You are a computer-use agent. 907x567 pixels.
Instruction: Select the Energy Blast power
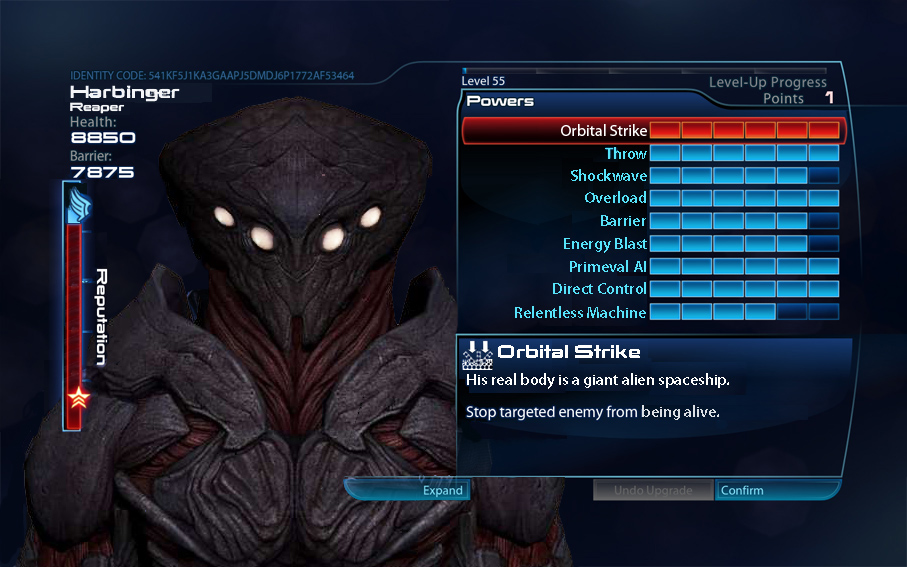(604, 244)
